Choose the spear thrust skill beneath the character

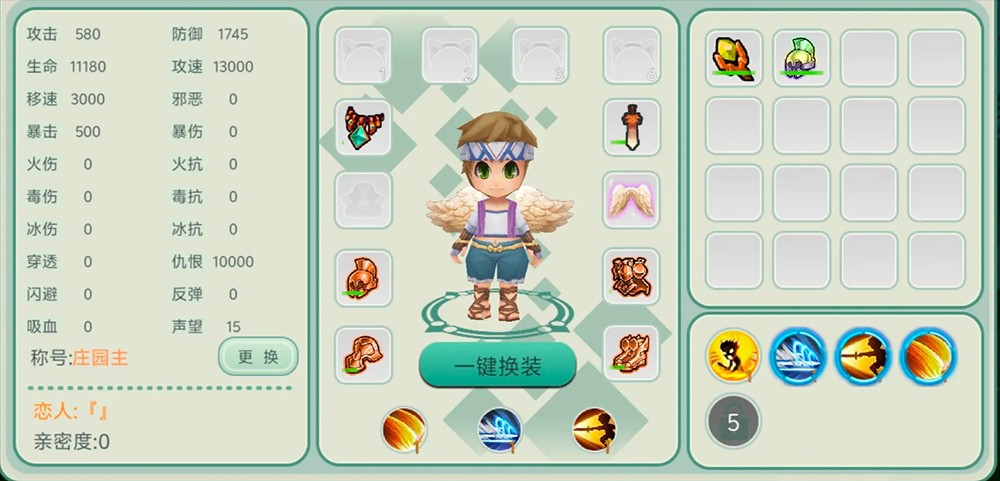tap(594, 430)
